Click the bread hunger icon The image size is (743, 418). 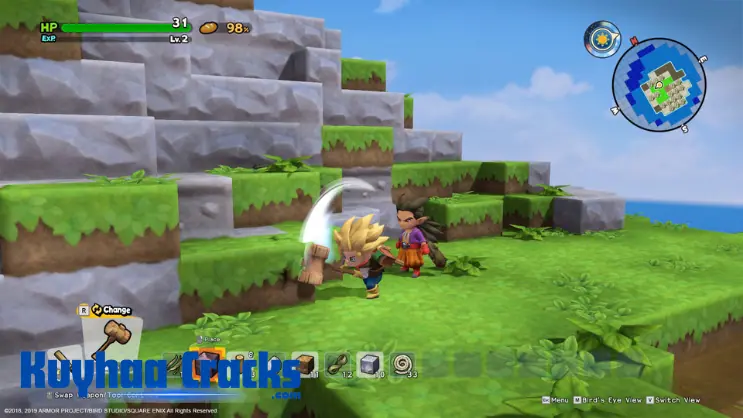(x=212, y=27)
